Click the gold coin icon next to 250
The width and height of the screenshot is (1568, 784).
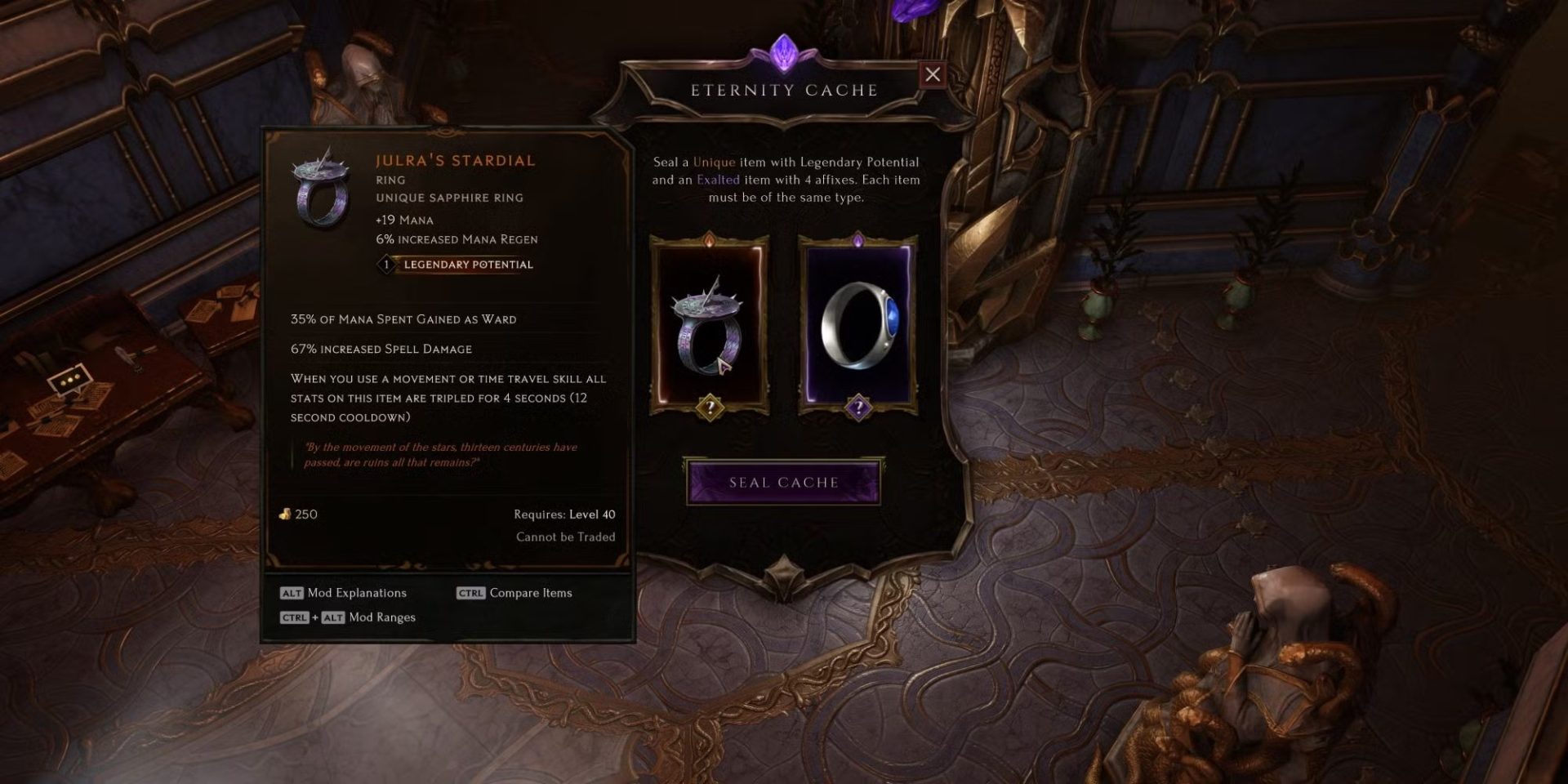coord(287,514)
